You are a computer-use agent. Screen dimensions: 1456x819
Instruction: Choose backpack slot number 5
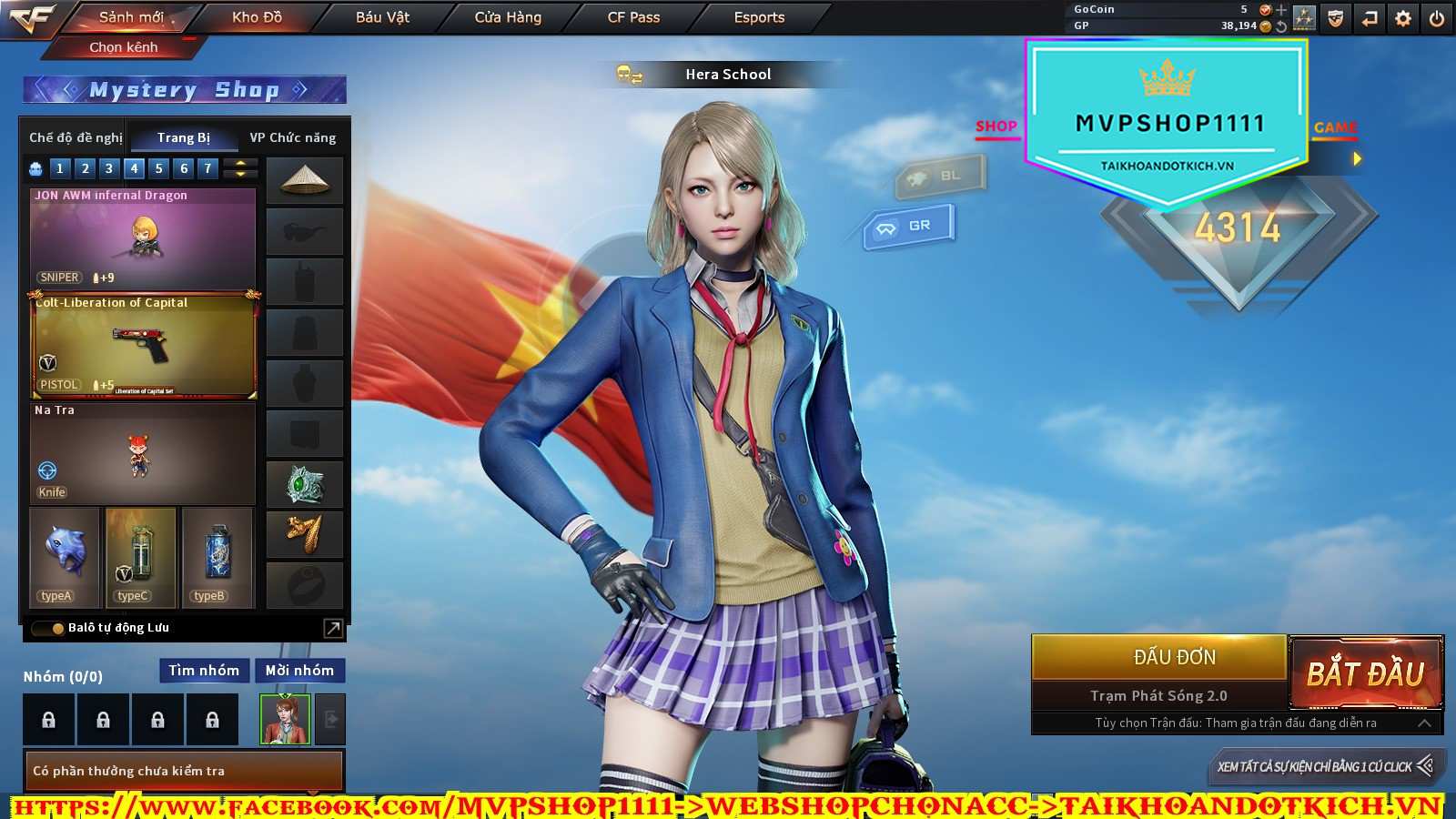pos(159,168)
